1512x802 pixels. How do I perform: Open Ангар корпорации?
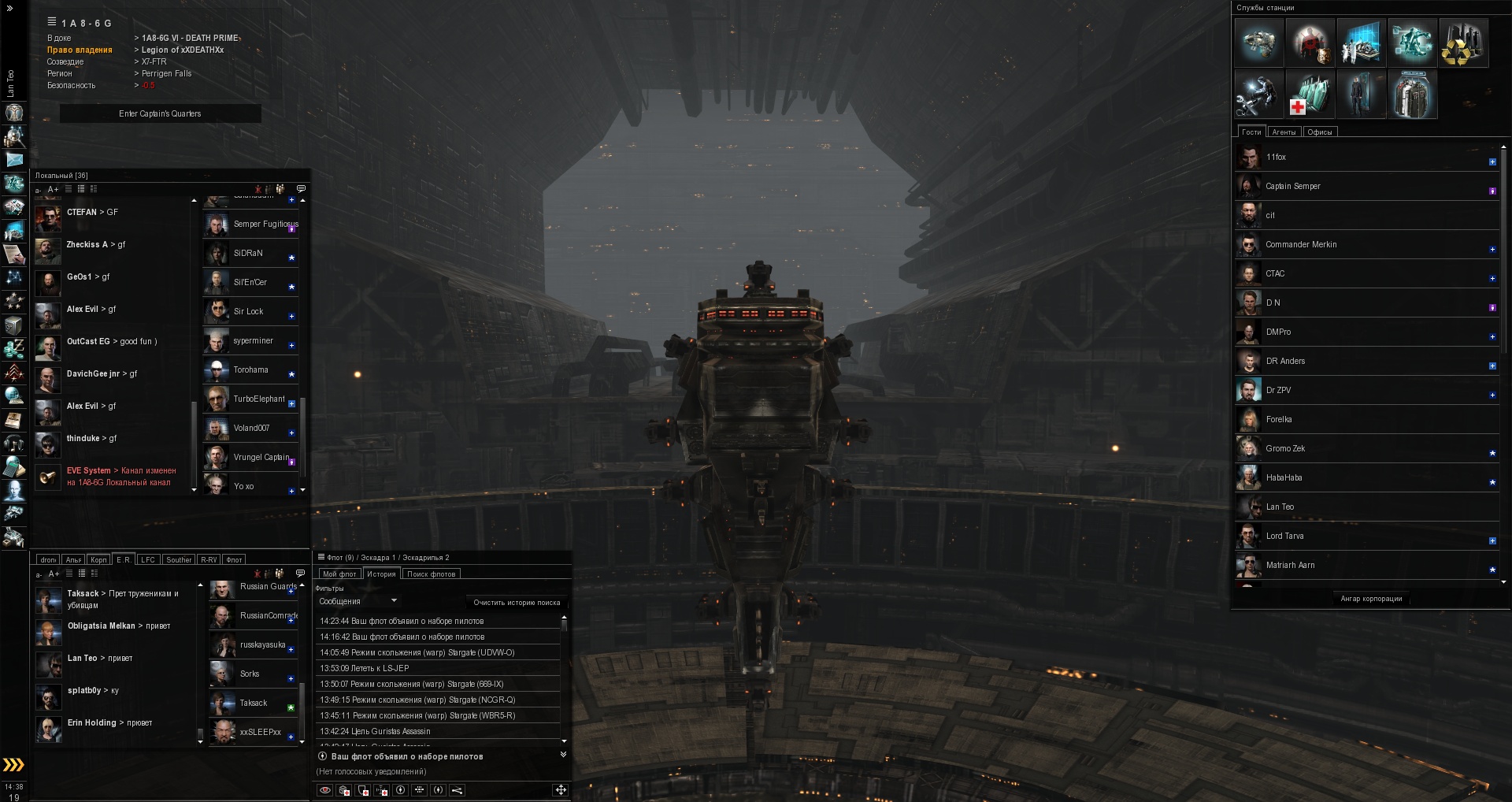(1371, 599)
